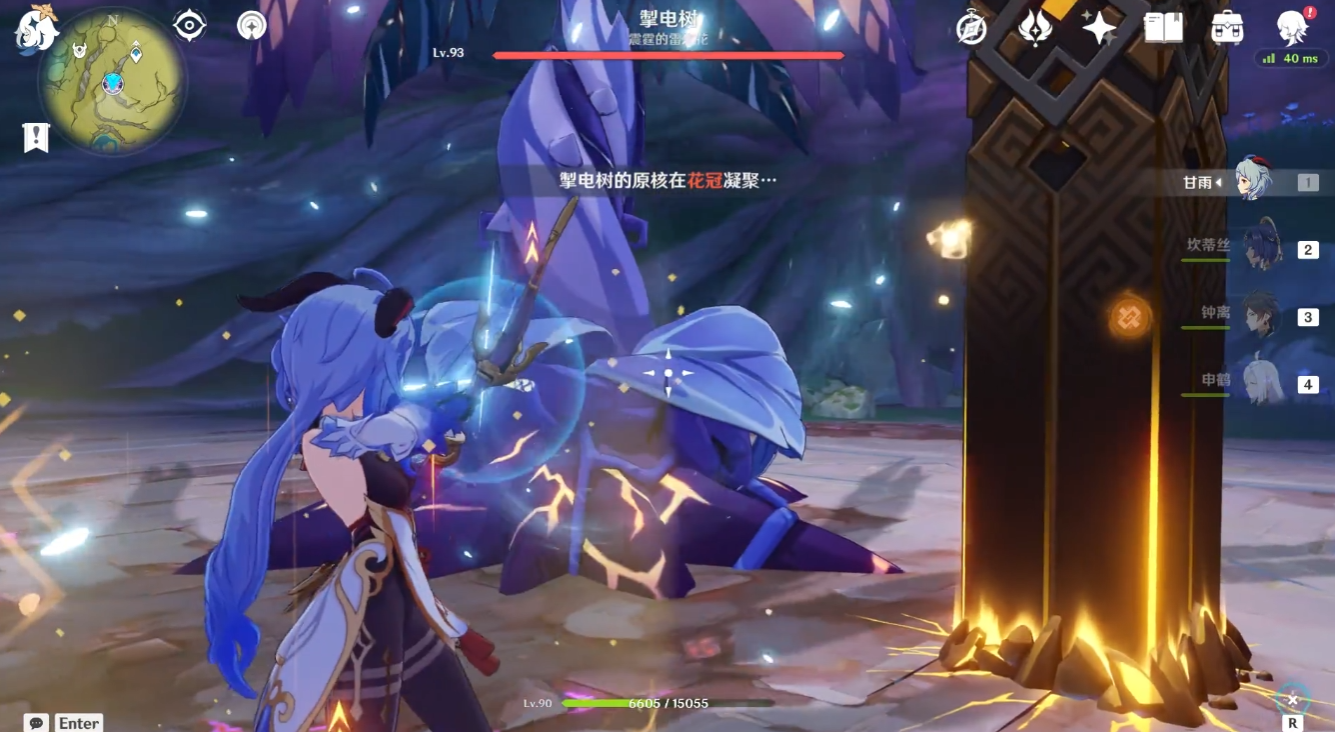Open the character silhouette icon with red alert
This screenshot has height=732, width=1335.
click(x=1293, y=27)
